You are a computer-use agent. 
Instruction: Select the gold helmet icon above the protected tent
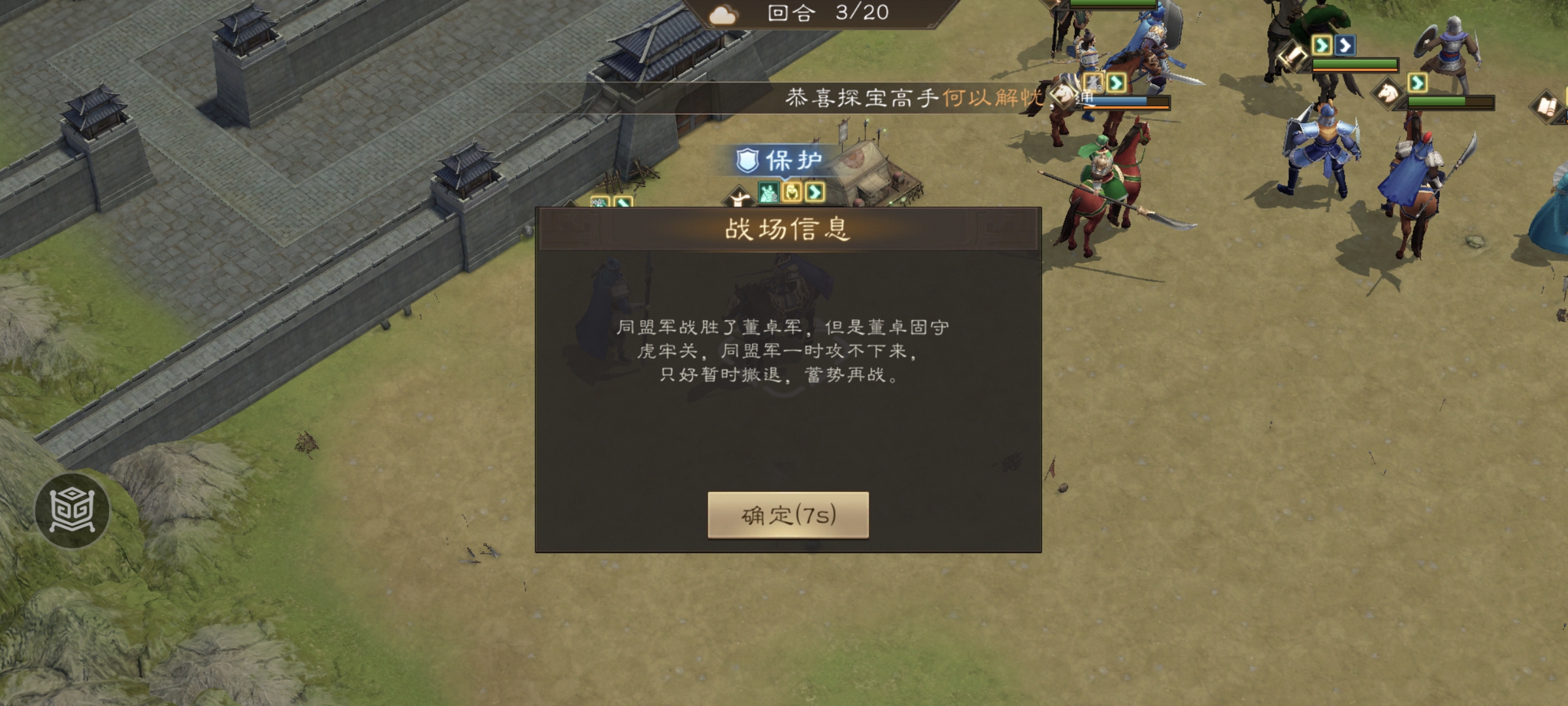point(792,193)
